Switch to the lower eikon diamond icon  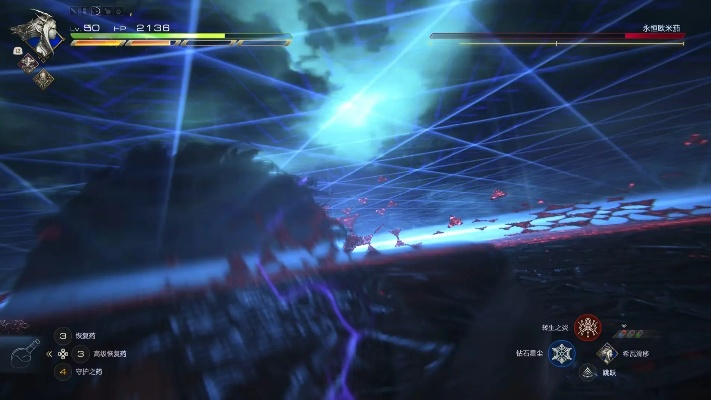[43, 78]
